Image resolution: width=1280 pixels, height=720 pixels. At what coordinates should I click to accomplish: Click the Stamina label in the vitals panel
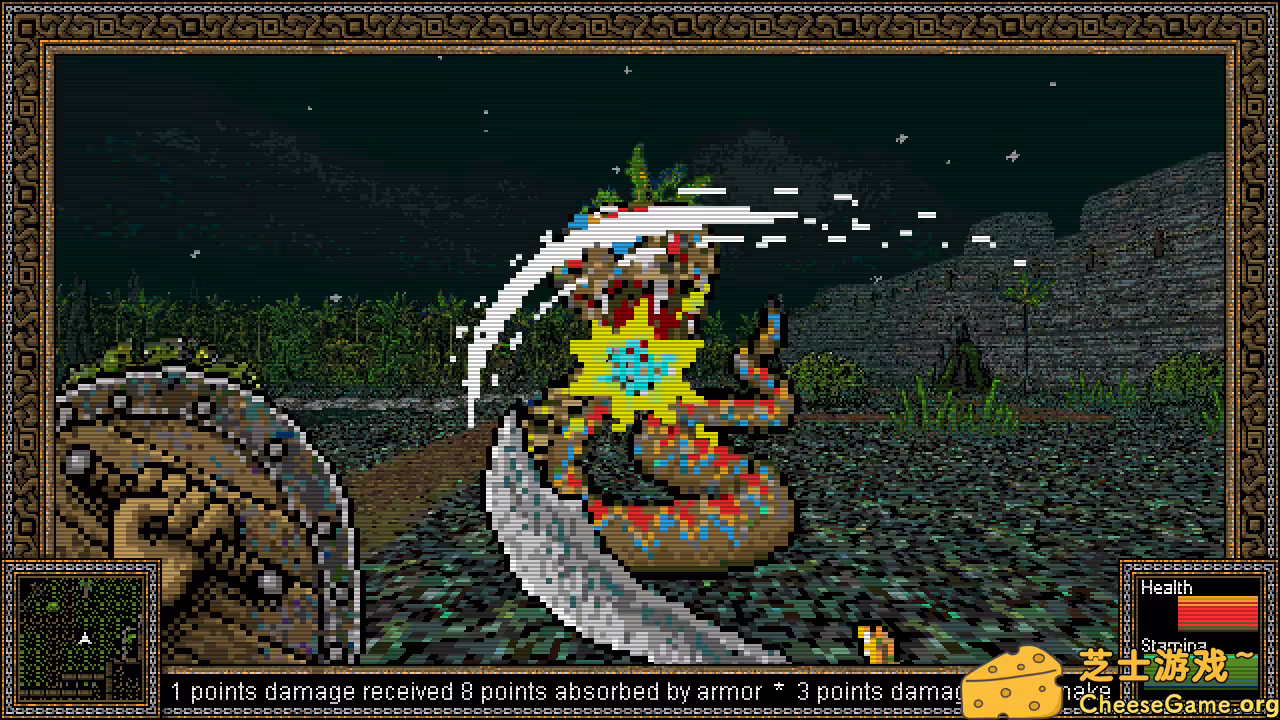click(1174, 646)
